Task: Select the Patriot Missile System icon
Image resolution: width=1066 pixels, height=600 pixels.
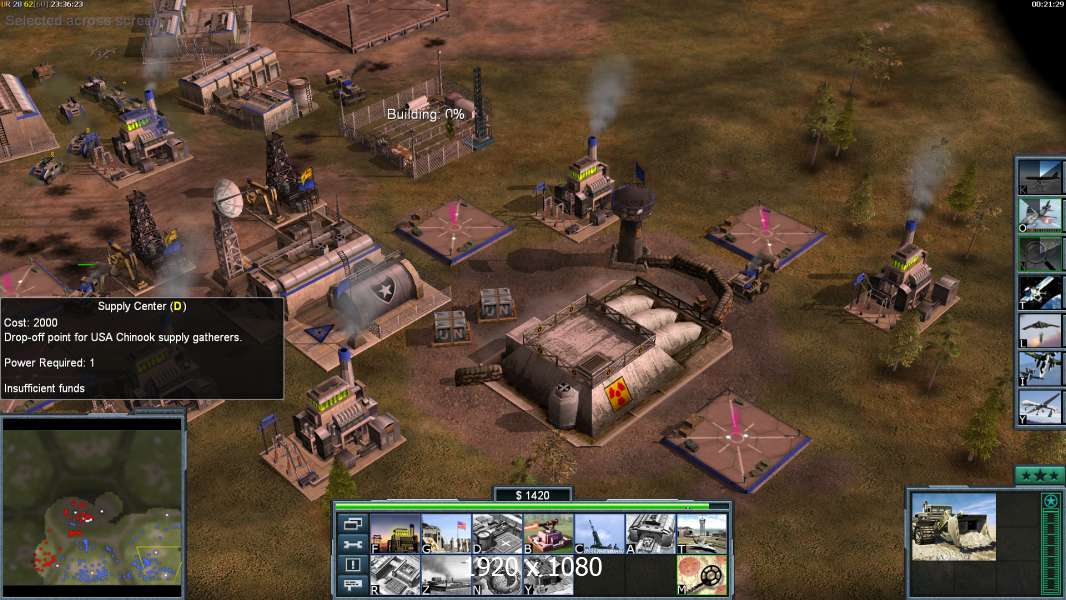Action: 599,533
